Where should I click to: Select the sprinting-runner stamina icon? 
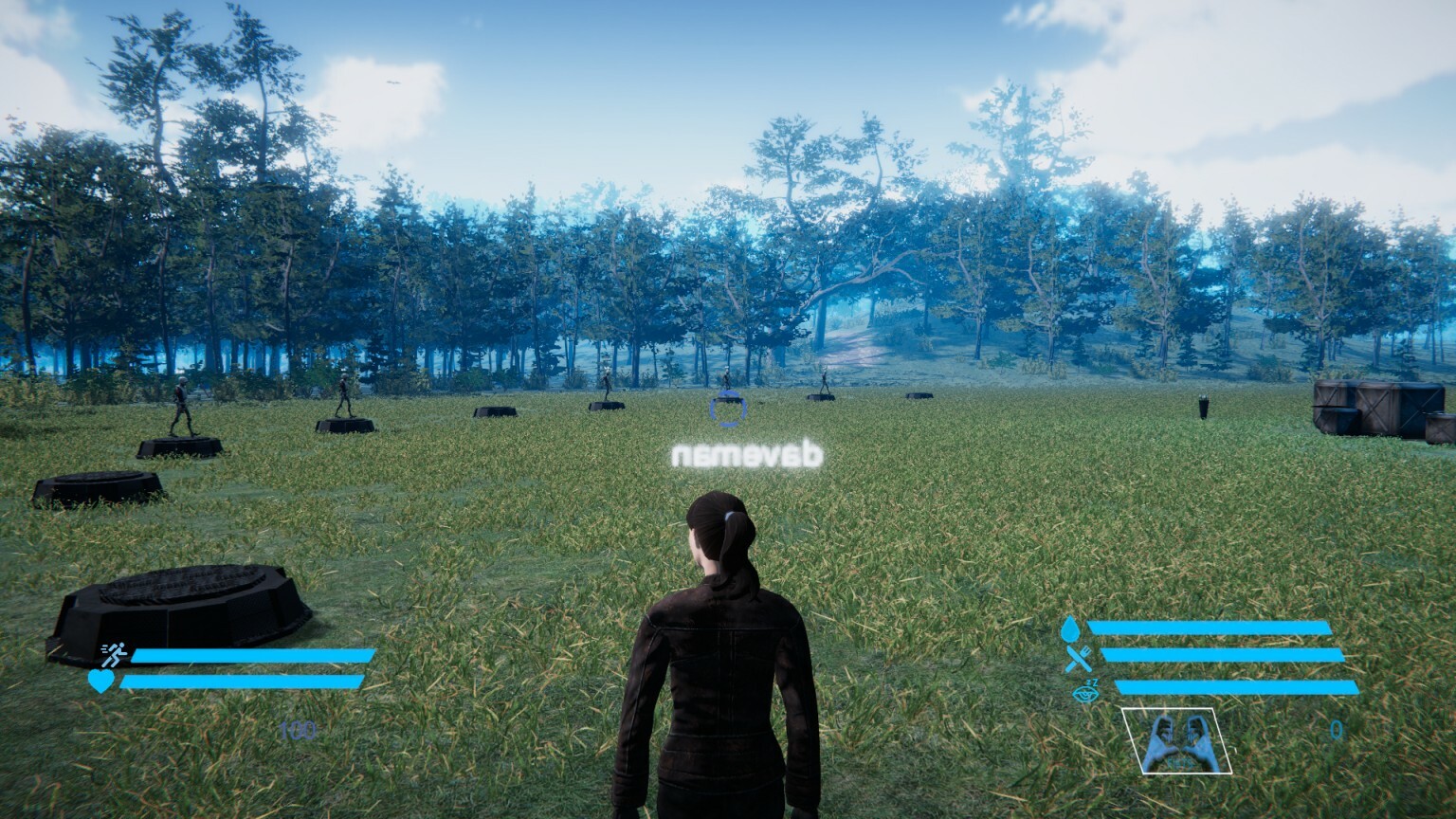114,654
